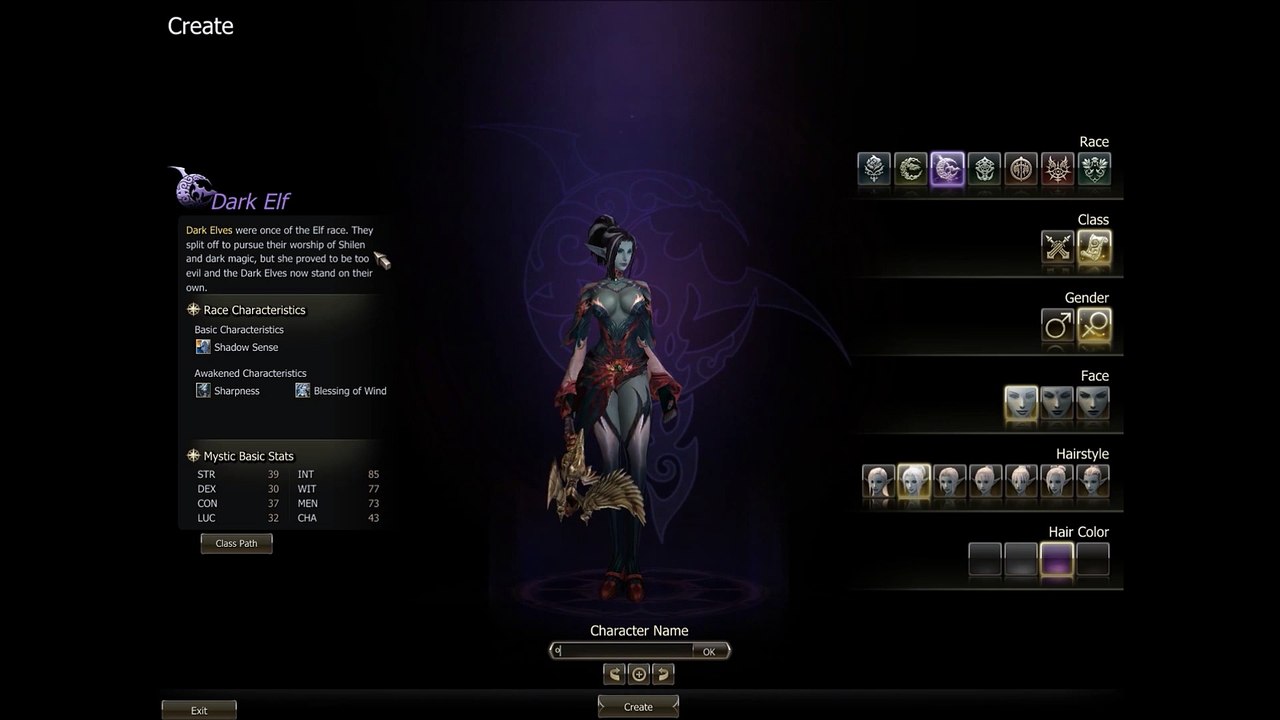Click the Create button
This screenshot has height=720, width=1280.
coord(638,706)
